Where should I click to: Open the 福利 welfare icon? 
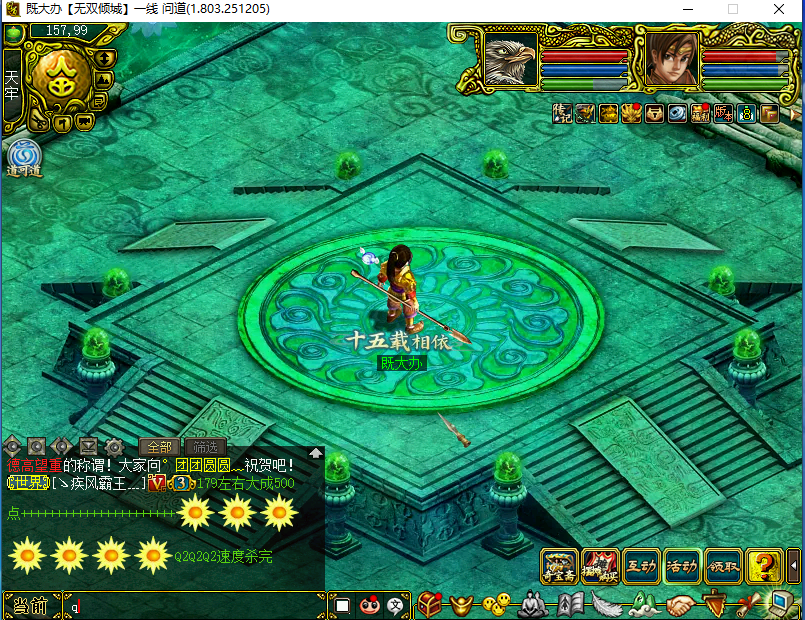[700, 113]
